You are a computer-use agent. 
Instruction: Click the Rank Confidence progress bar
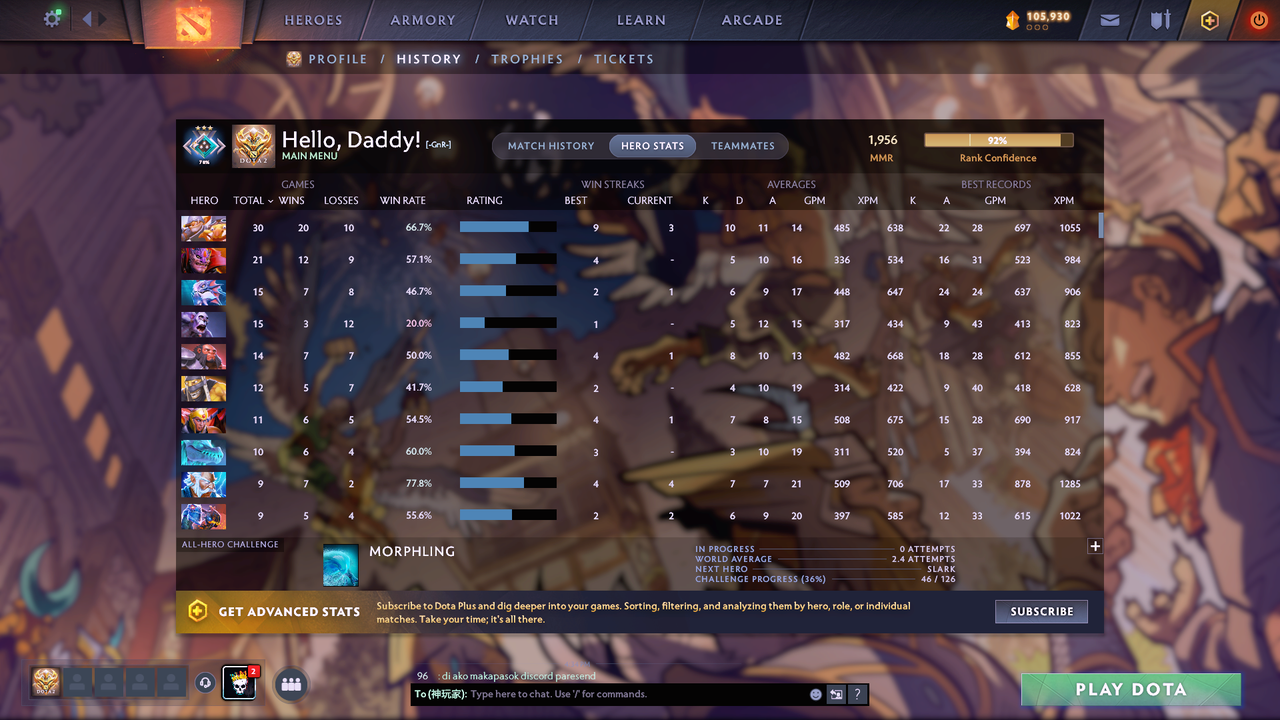click(x=998, y=140)
